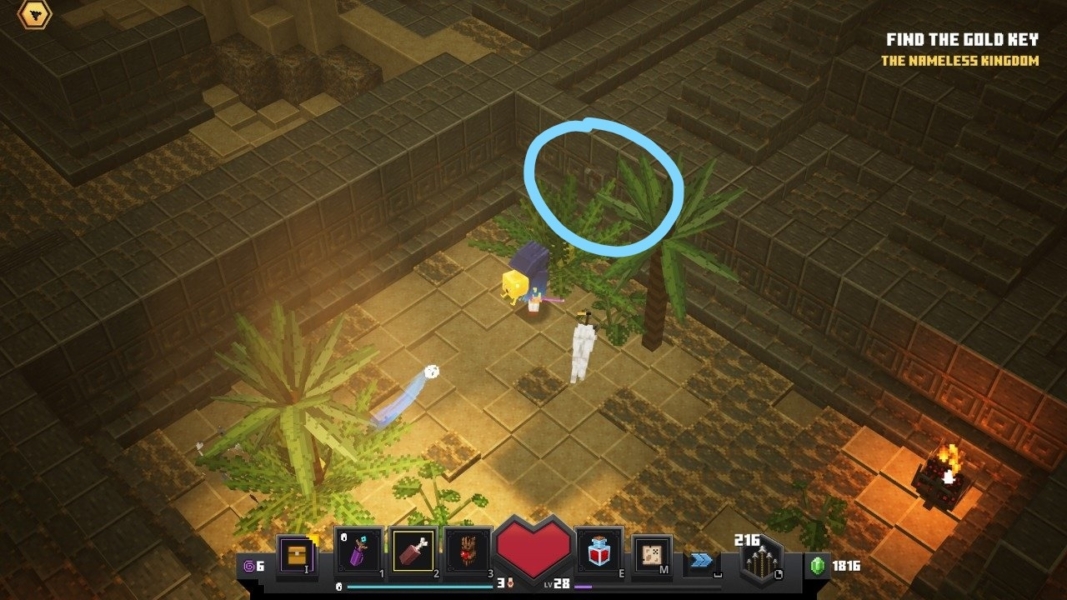Activate the purple artifact in slot 1
Image resolution: width=1067 pixels, height=600 pixels.
357,551
